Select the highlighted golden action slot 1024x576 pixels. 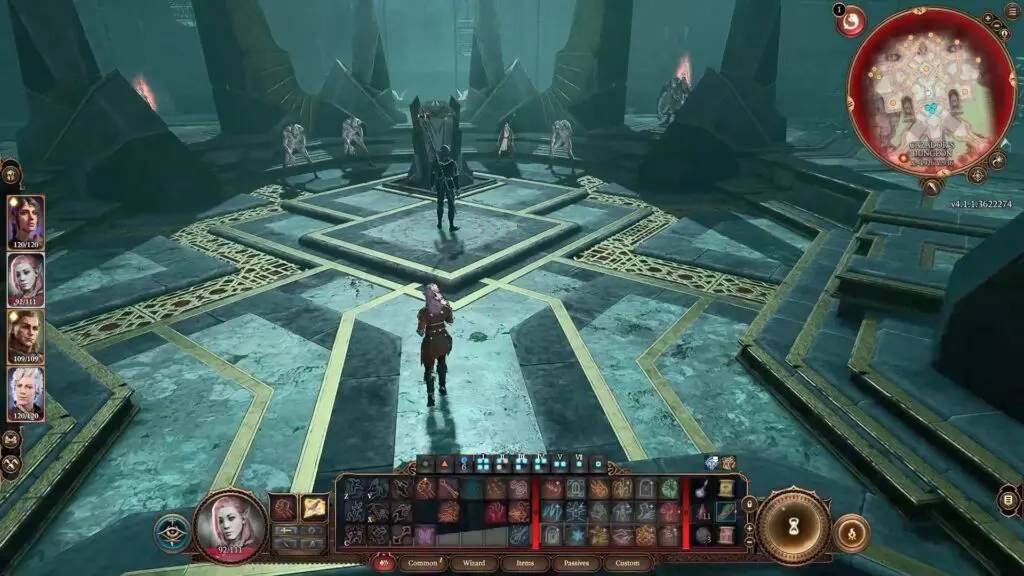tap(313, 508)
